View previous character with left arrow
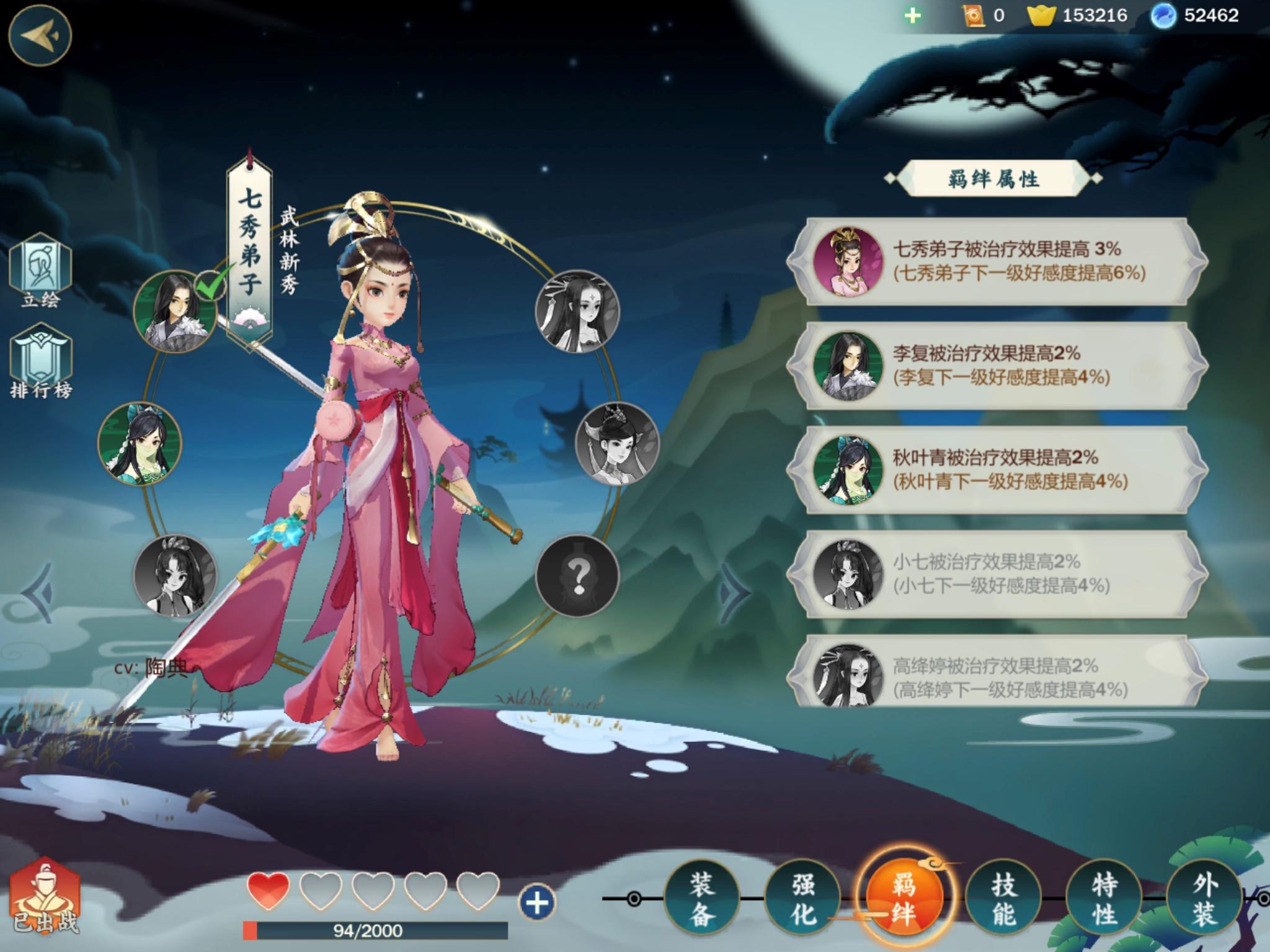 [38, 591]
